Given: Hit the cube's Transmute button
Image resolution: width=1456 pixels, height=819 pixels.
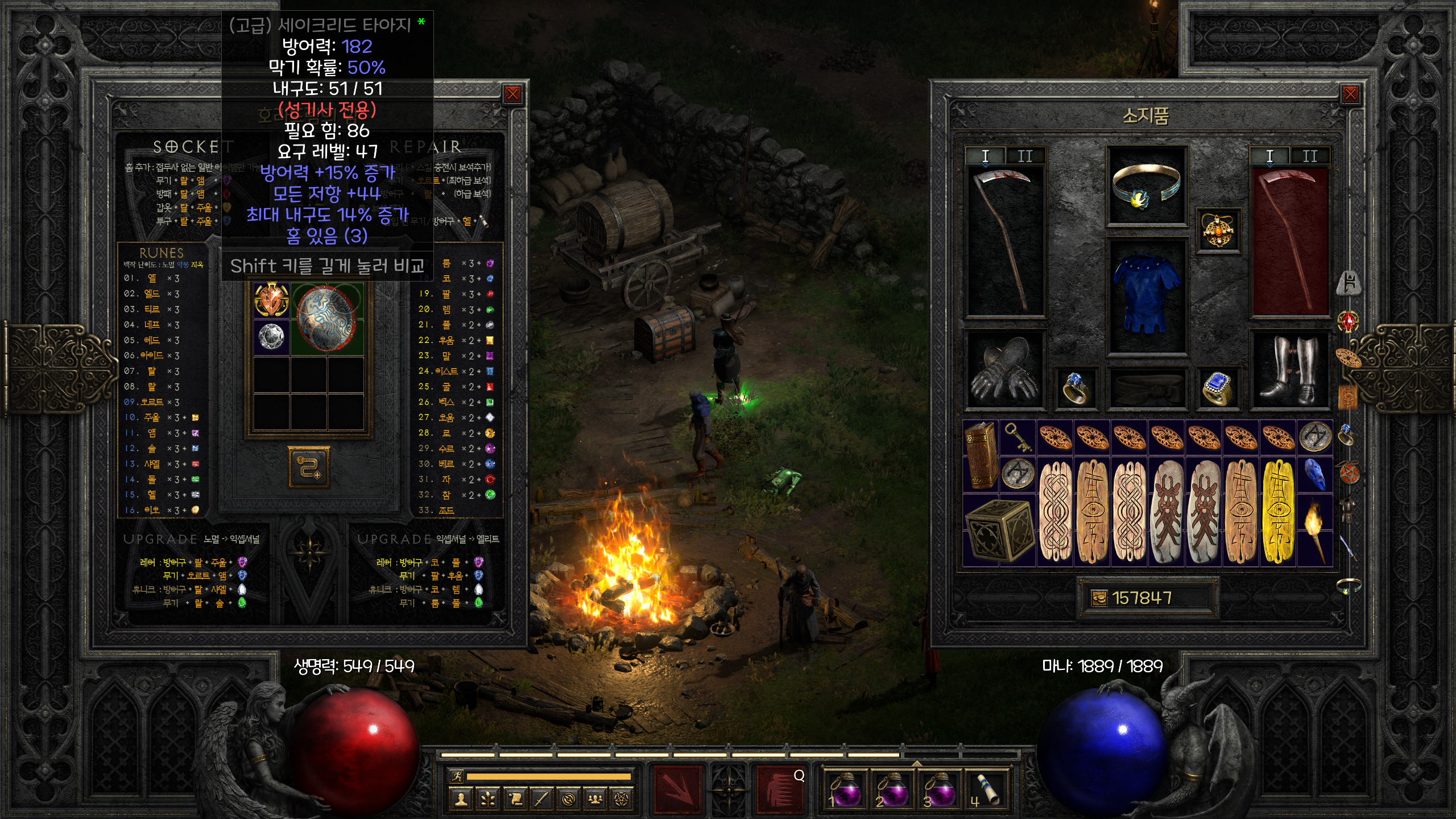Looking at the screenshot, I should tap(309, 468).
